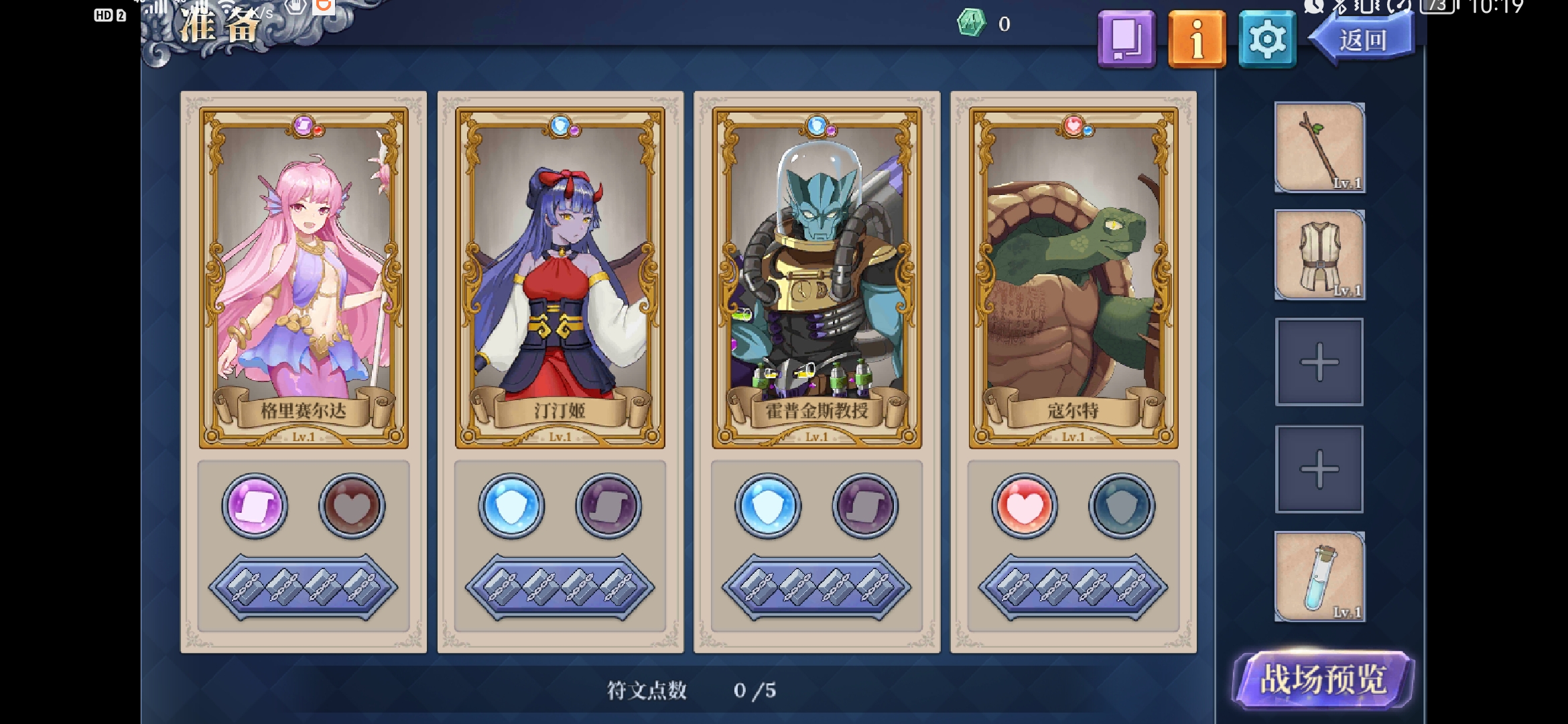Click 汀汀姬's locked chain skill bar
The height and width of the screenshot is (724, 1568).
pyautogui.click(x=560, y=587)
